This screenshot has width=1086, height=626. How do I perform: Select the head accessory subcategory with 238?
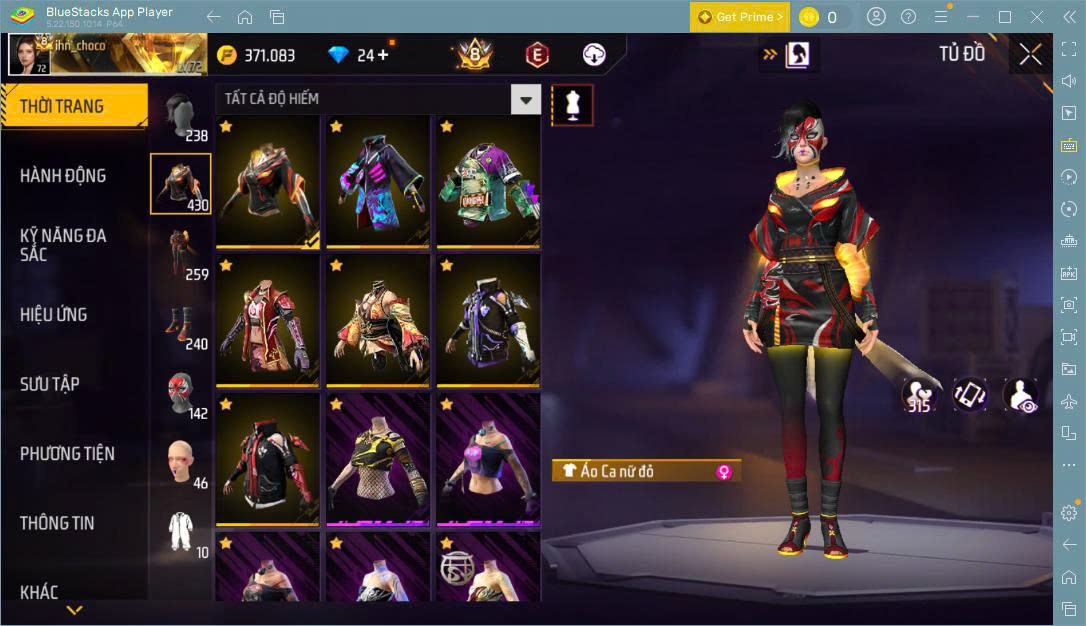pos(181,117)
